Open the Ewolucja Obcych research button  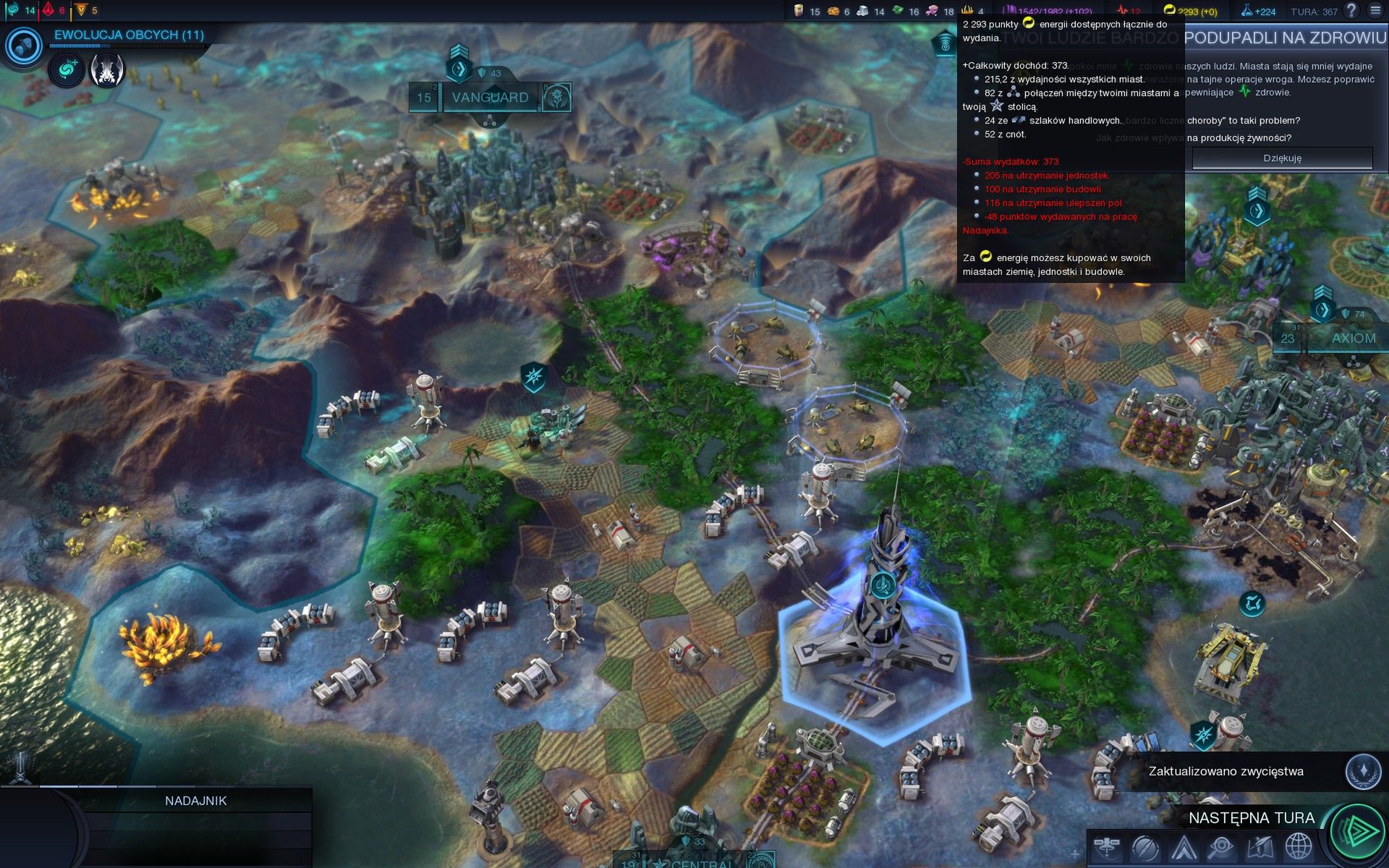[x=24, y=46]
